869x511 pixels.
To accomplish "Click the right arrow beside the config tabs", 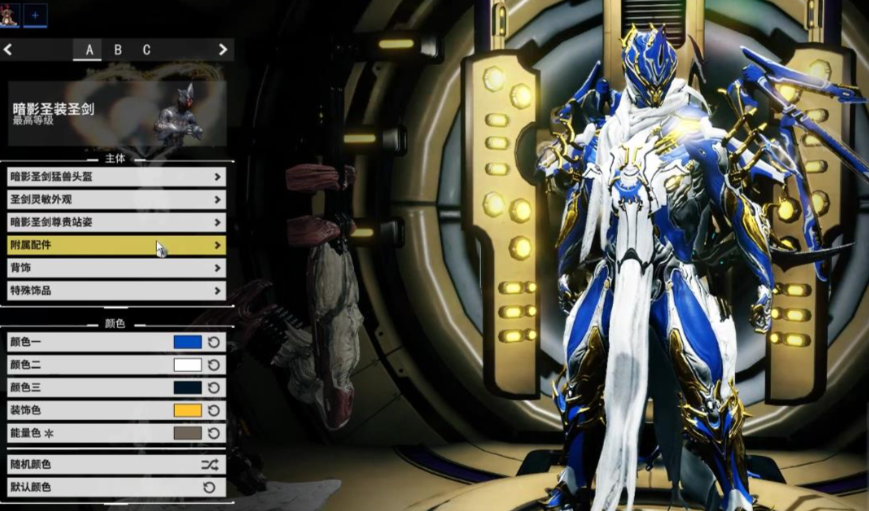I will click(x=224, y=49).
